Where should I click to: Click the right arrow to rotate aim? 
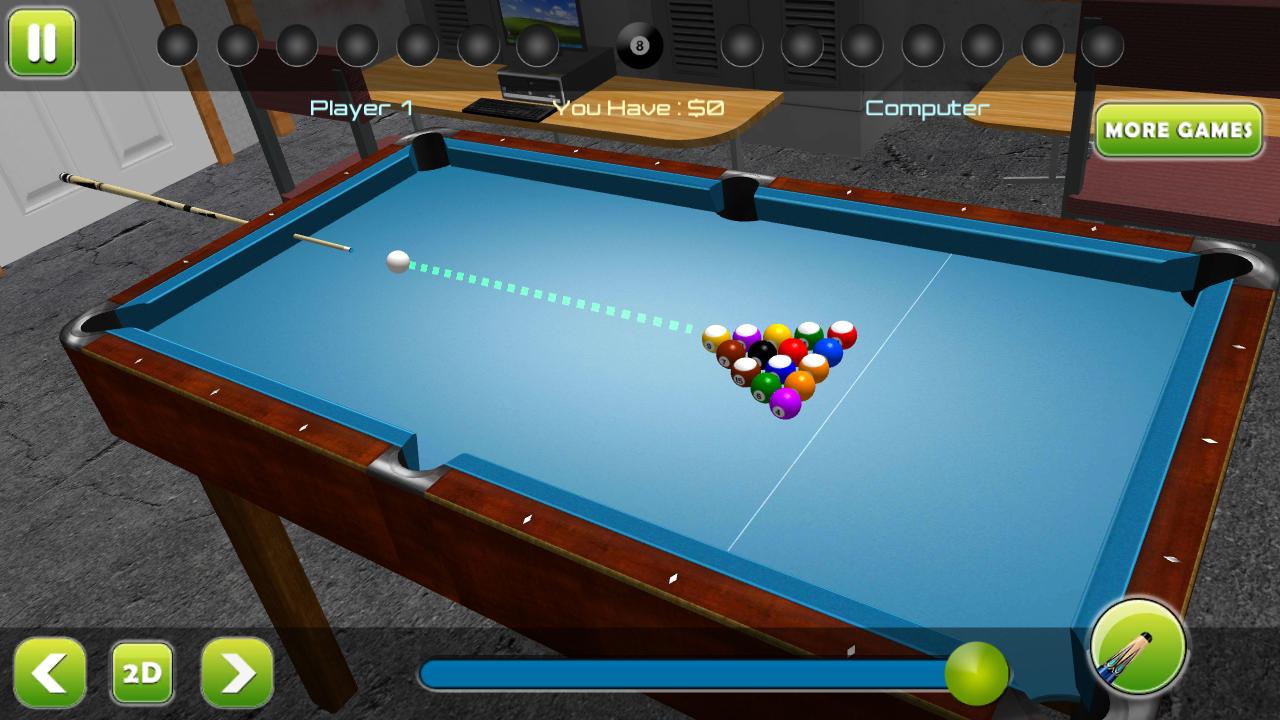pyautogui.click(x=235, y=673)
